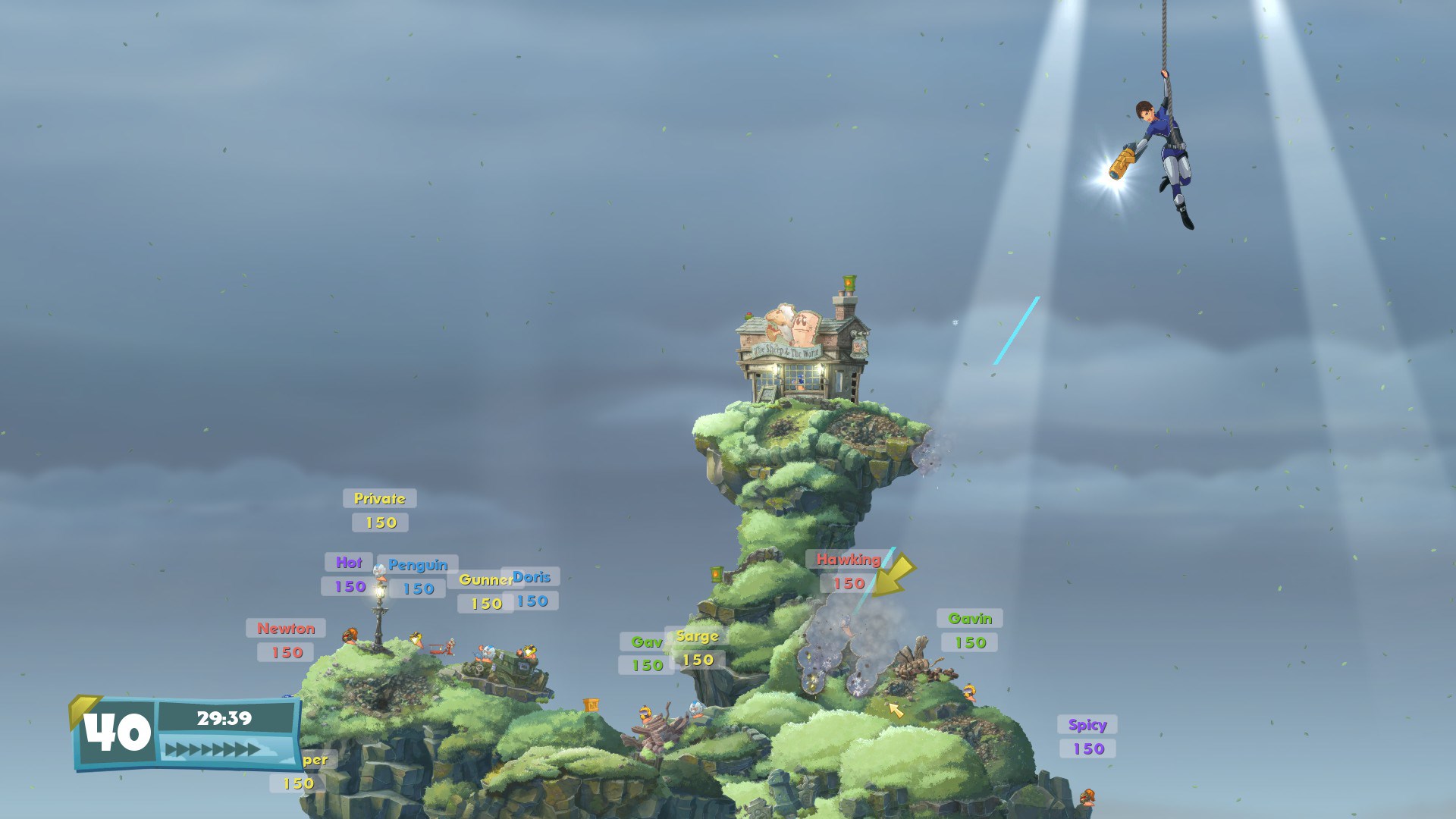1456x819 pixels.
Task: Click the arrow progress bar below the timer
Action: coord(216,748)
